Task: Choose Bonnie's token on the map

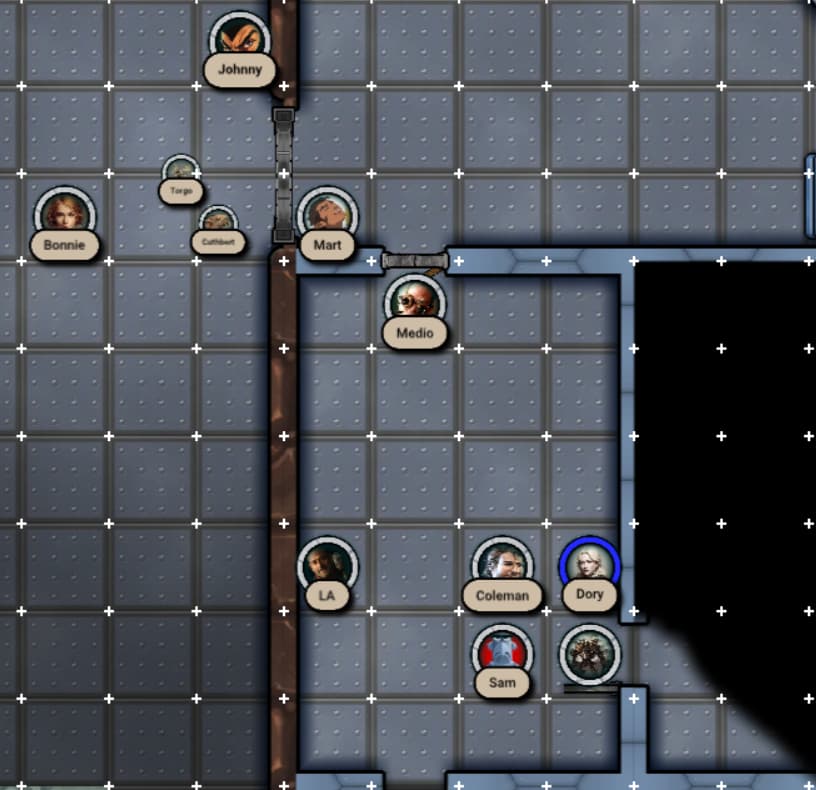Action: 65,215
